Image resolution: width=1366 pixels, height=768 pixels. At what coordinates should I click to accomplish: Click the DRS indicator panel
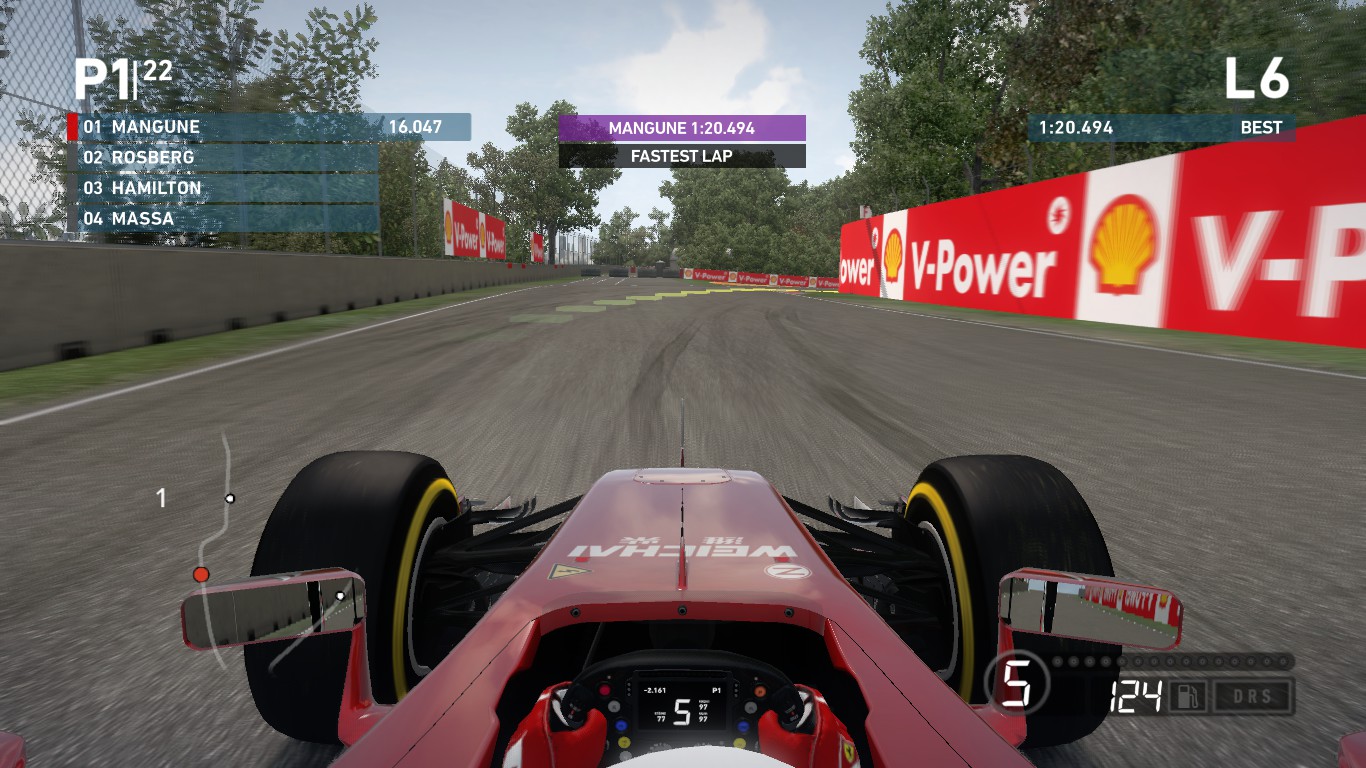tap(1252, 694)
